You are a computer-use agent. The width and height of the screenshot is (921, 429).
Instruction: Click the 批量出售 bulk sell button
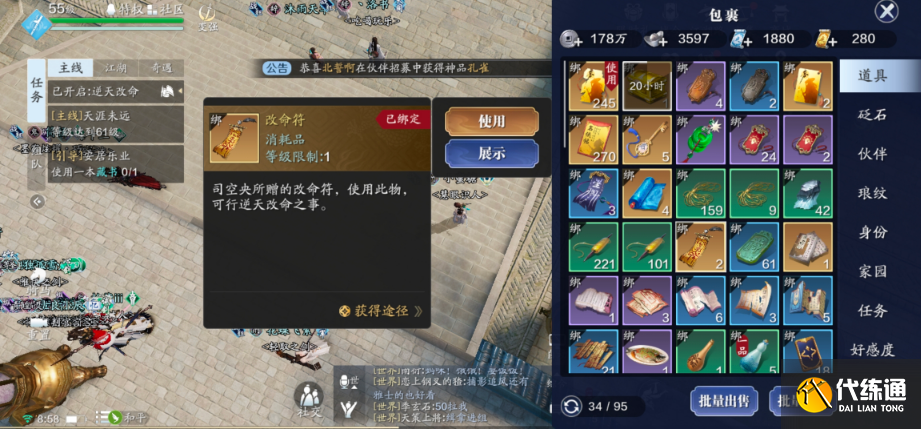(724, 401)
